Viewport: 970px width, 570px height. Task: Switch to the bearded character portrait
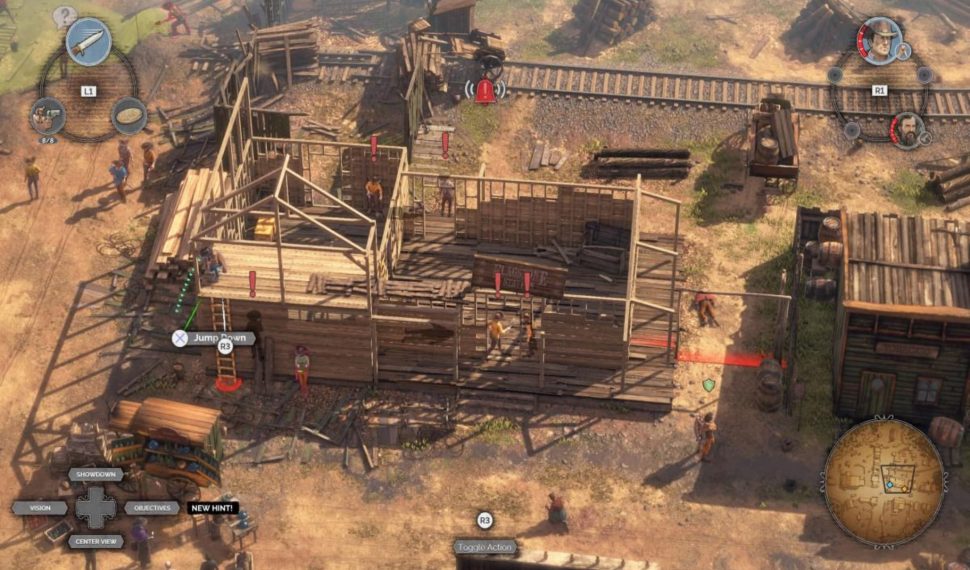(x=907, y=130)
